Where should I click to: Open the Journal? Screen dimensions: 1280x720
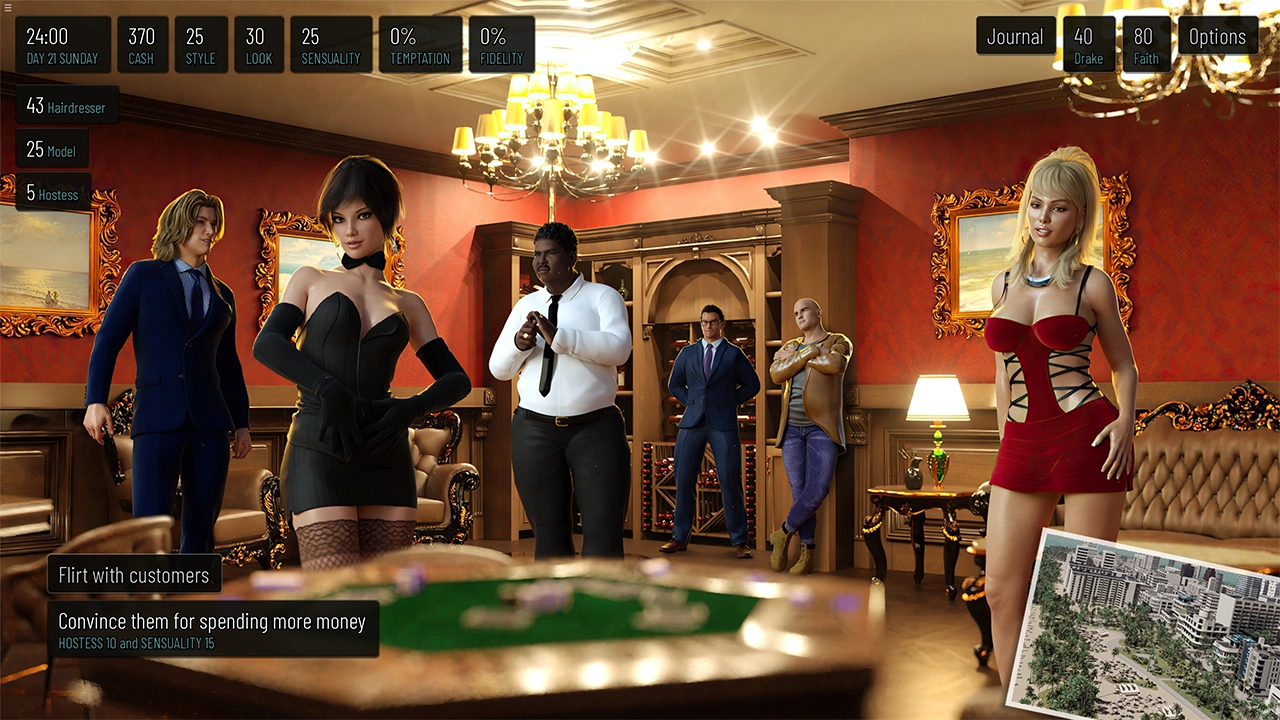[x=1015, y=37]
